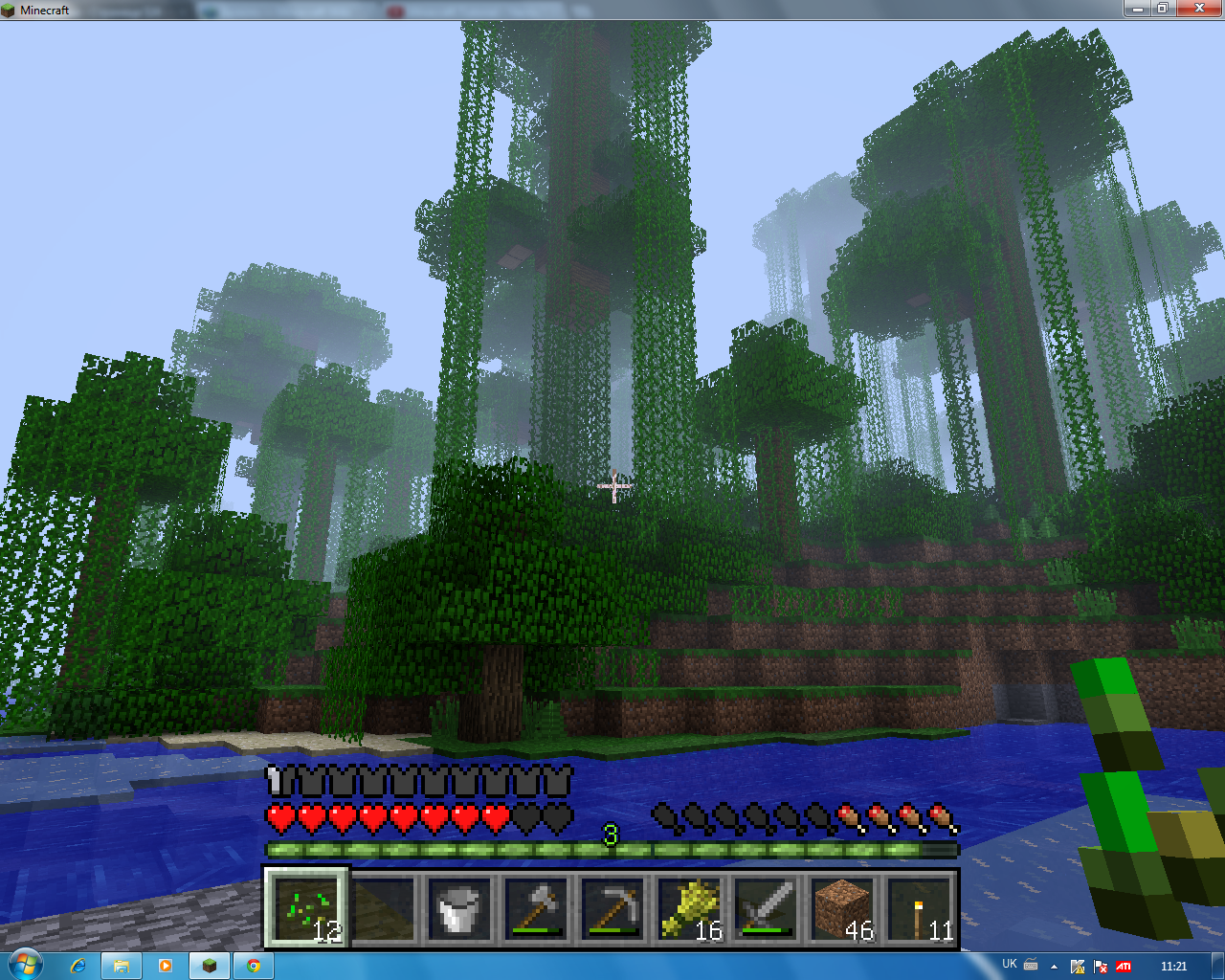Select the empty bucket slot
1225x980 pixels.
(x=458, y=907)
